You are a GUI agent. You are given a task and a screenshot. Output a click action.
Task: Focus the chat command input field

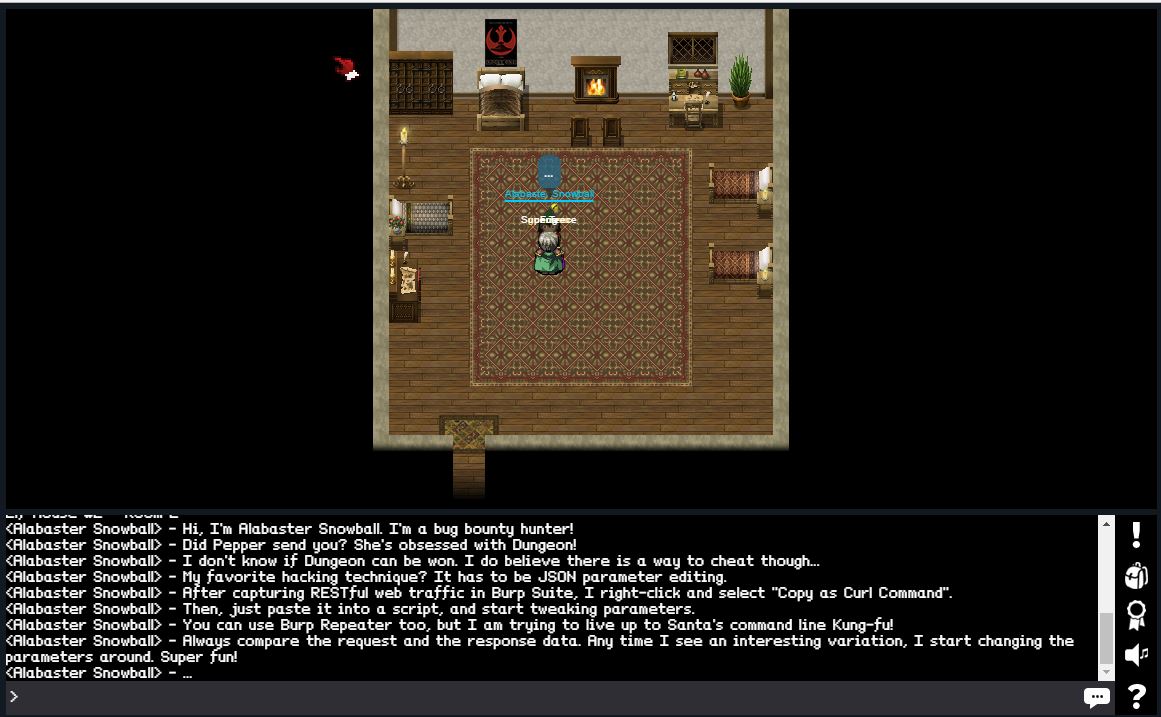coord(540,697)
